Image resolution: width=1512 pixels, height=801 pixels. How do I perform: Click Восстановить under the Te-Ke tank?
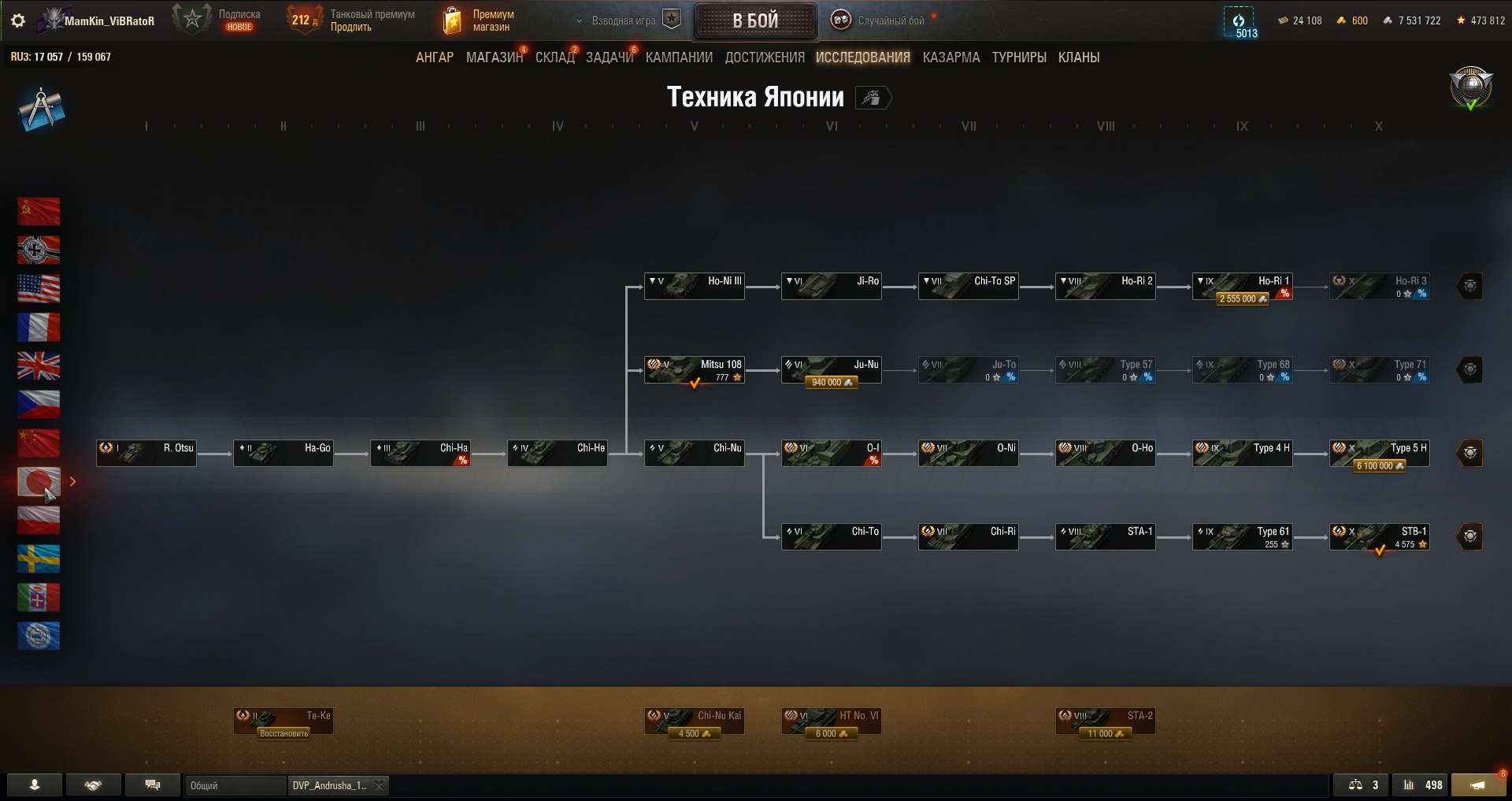pyautogui.click(x=283, y=732)
